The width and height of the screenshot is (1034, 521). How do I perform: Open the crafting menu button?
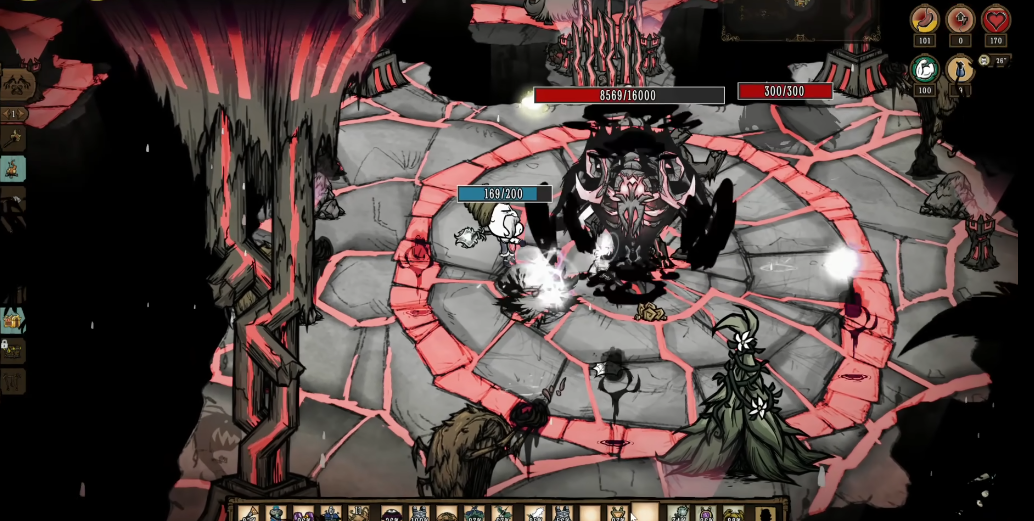[15, 83]
